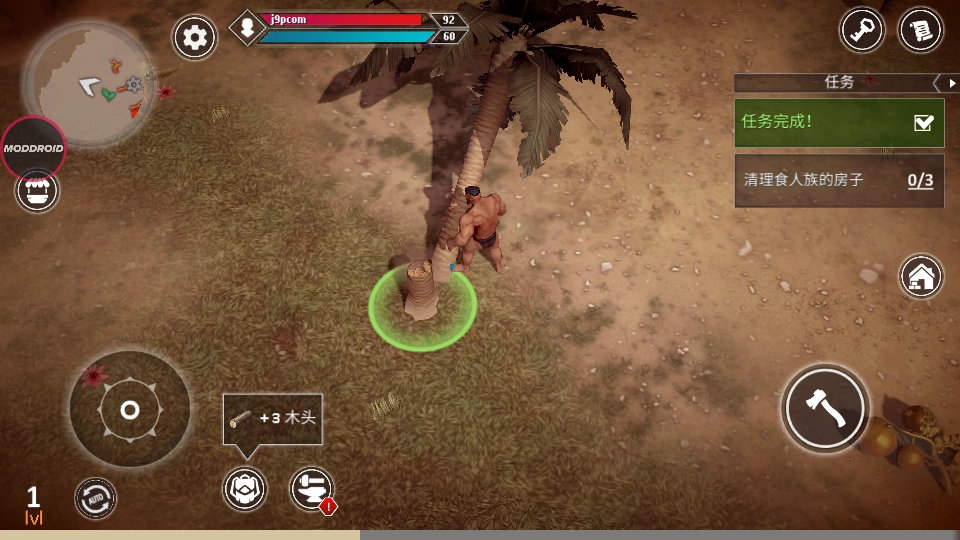Click the circular minimap

click(88, 83)
